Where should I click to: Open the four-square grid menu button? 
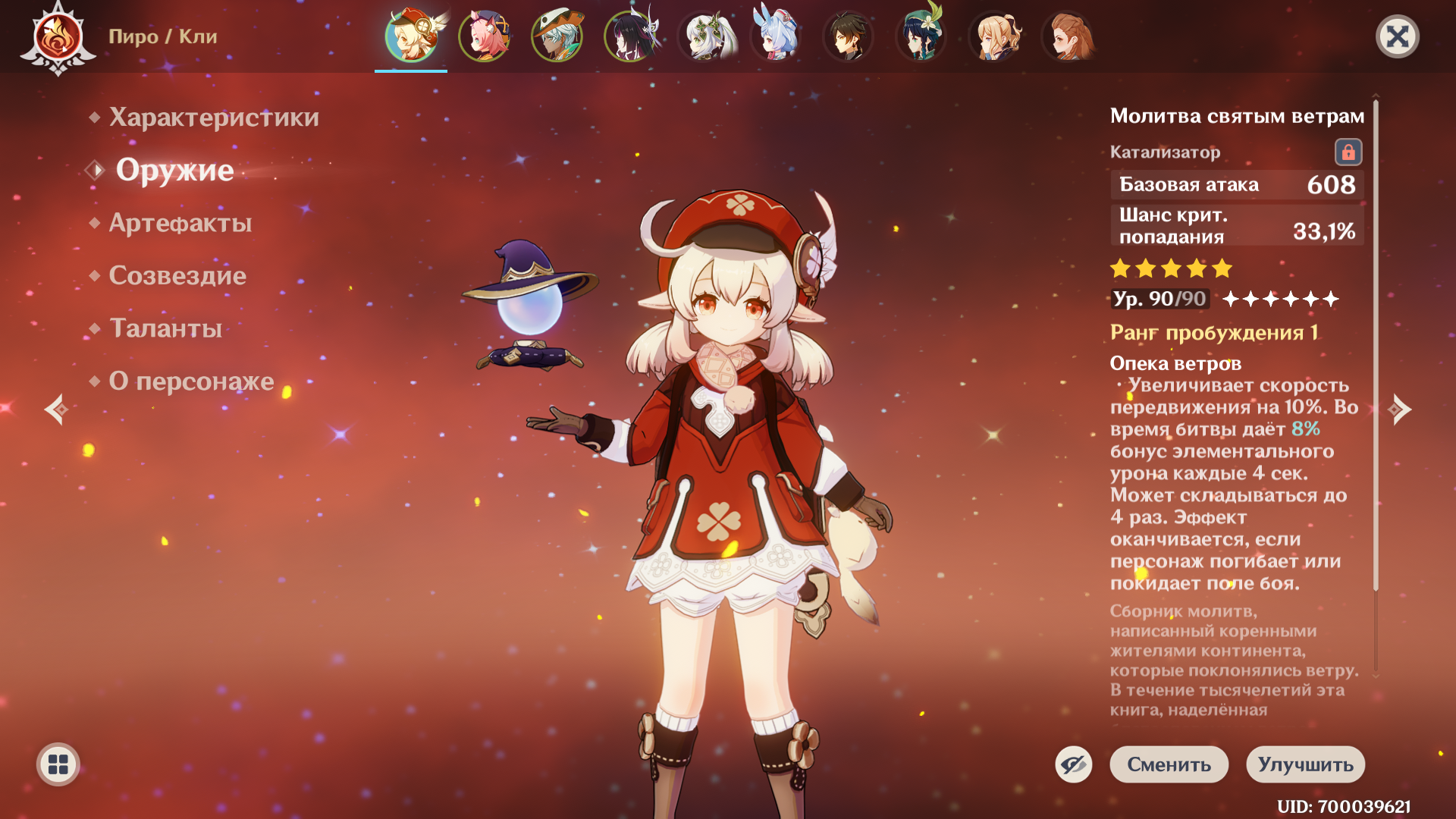[58, 764]
